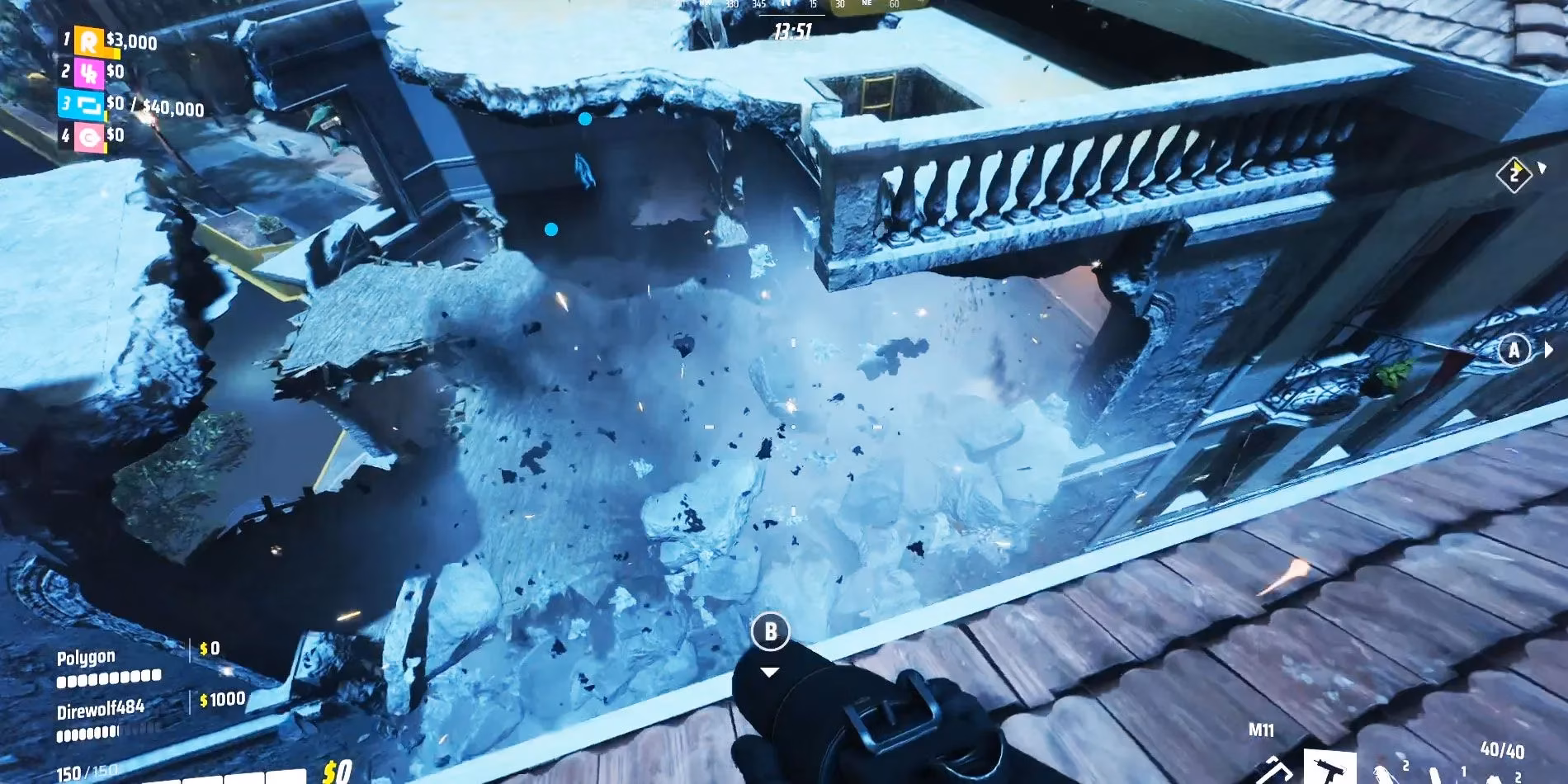Toggle the blue teammate marker on the roof
The width and height of the screenshot is (1568, 784).
click(x=587, y=119)
